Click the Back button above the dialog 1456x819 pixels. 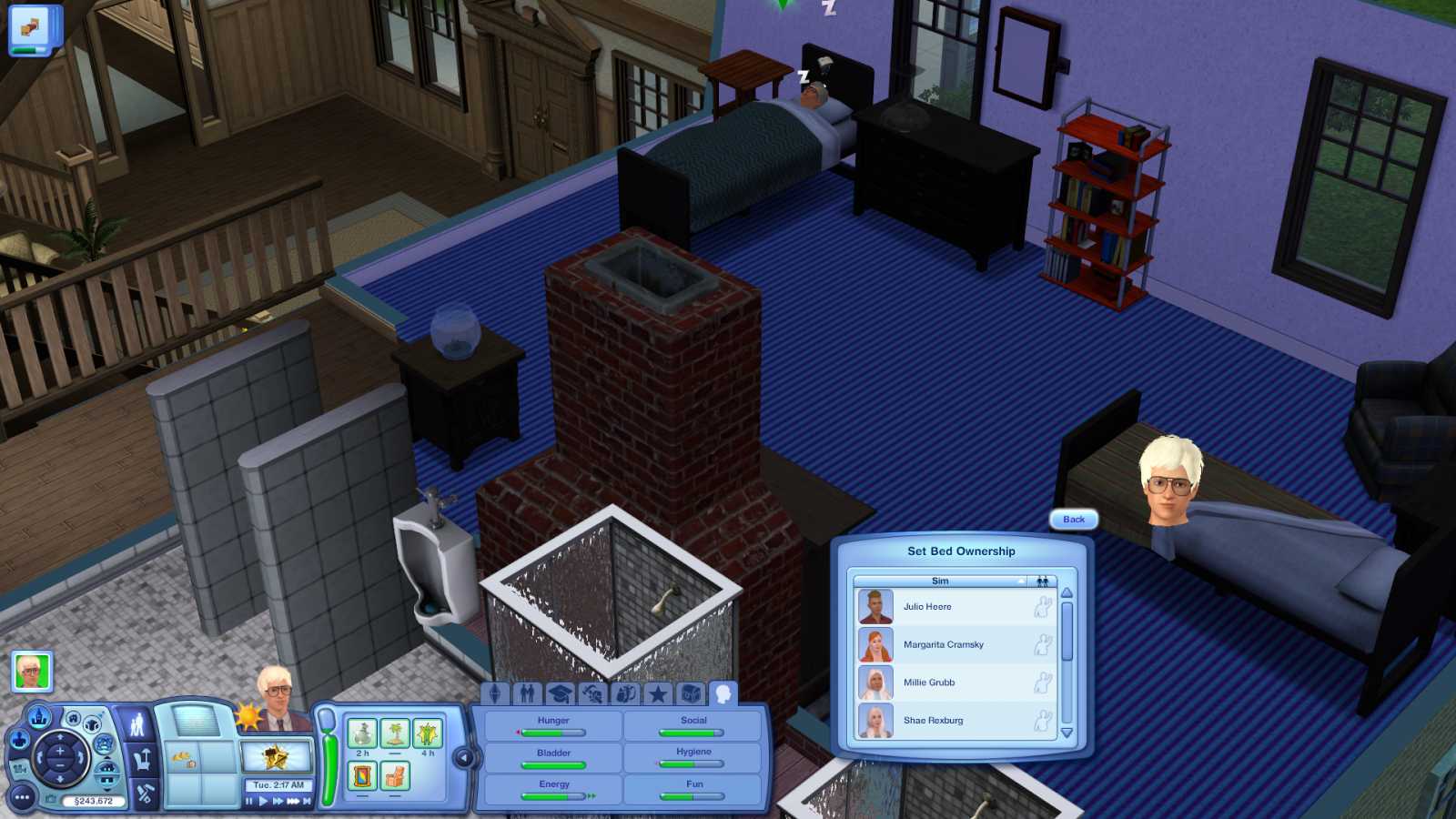[x=1074, y=521]
